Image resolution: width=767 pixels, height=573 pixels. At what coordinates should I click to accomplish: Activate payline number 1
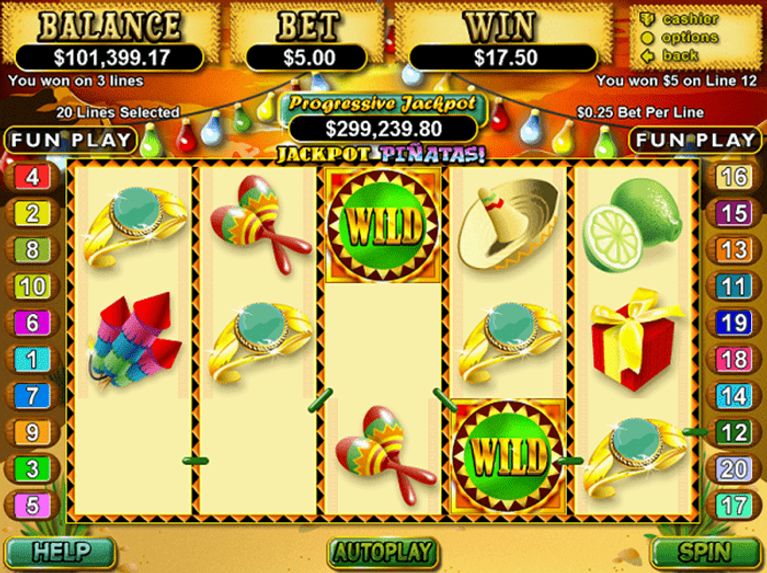click(32, 359)
